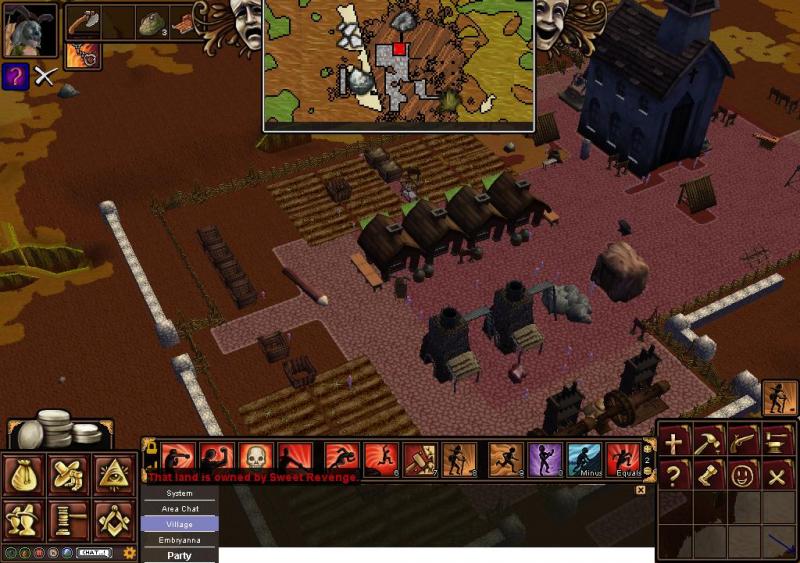Click the minimap
The width and height of the screenshot is (800, 563).
tap(398, 65)
